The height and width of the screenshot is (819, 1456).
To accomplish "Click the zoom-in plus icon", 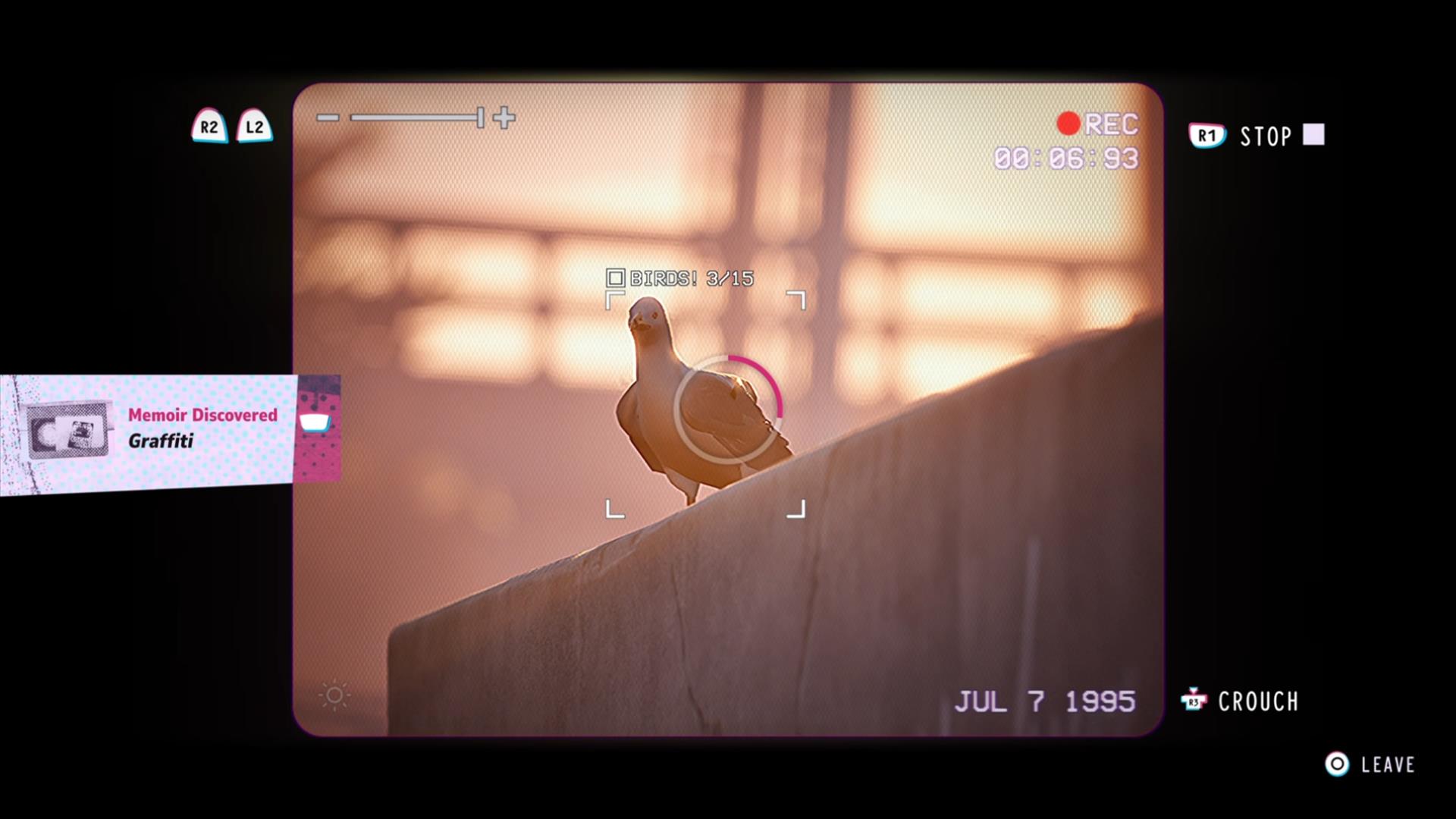I will 504,118.
